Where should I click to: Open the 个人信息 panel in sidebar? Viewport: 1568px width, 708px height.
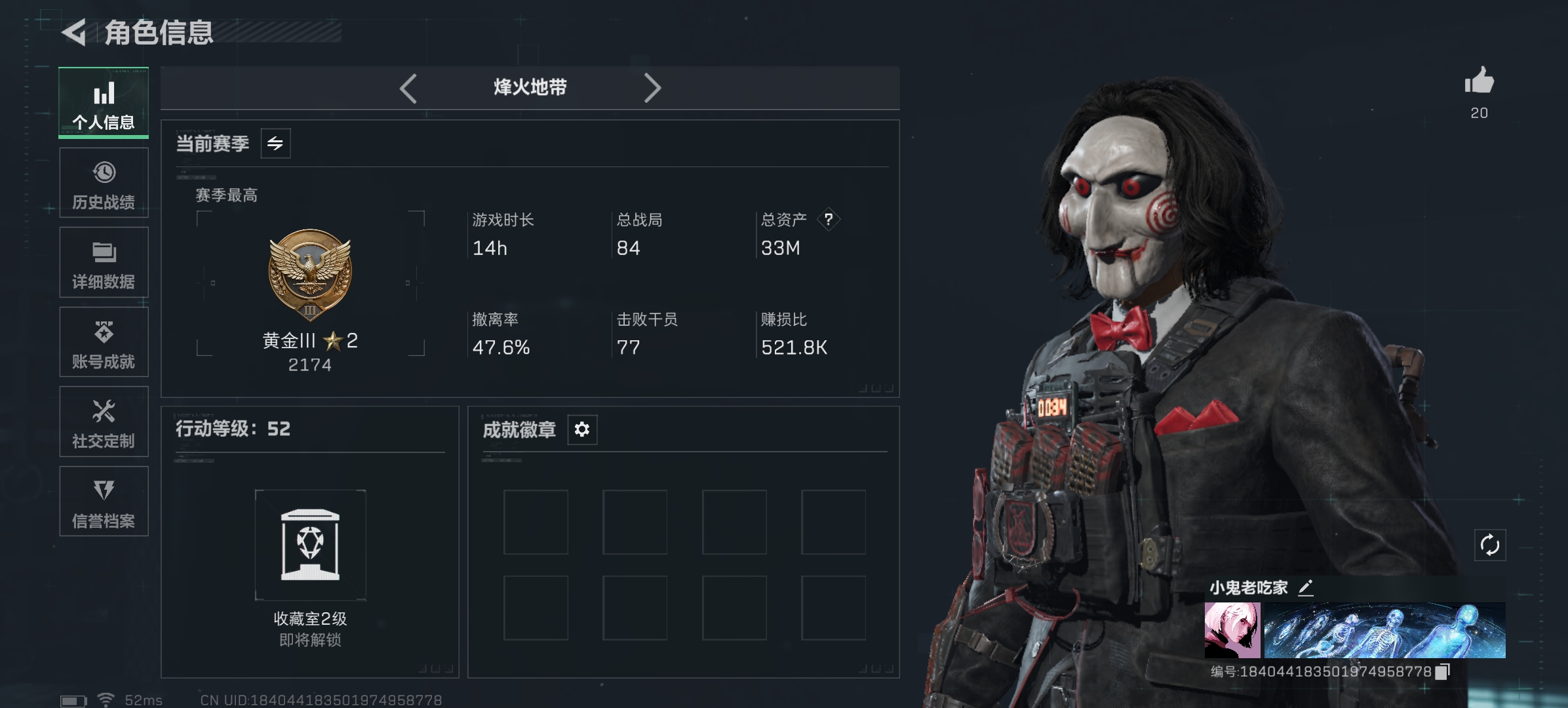pyautogui.click(x=104, y=103)
